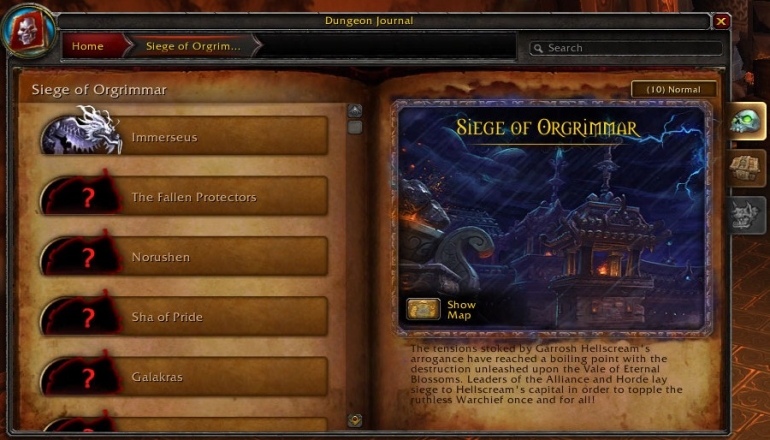This screenshot has width=770, height=440.
Task: Select The Fallen Protectors encounter
Action: coord(185,197)
